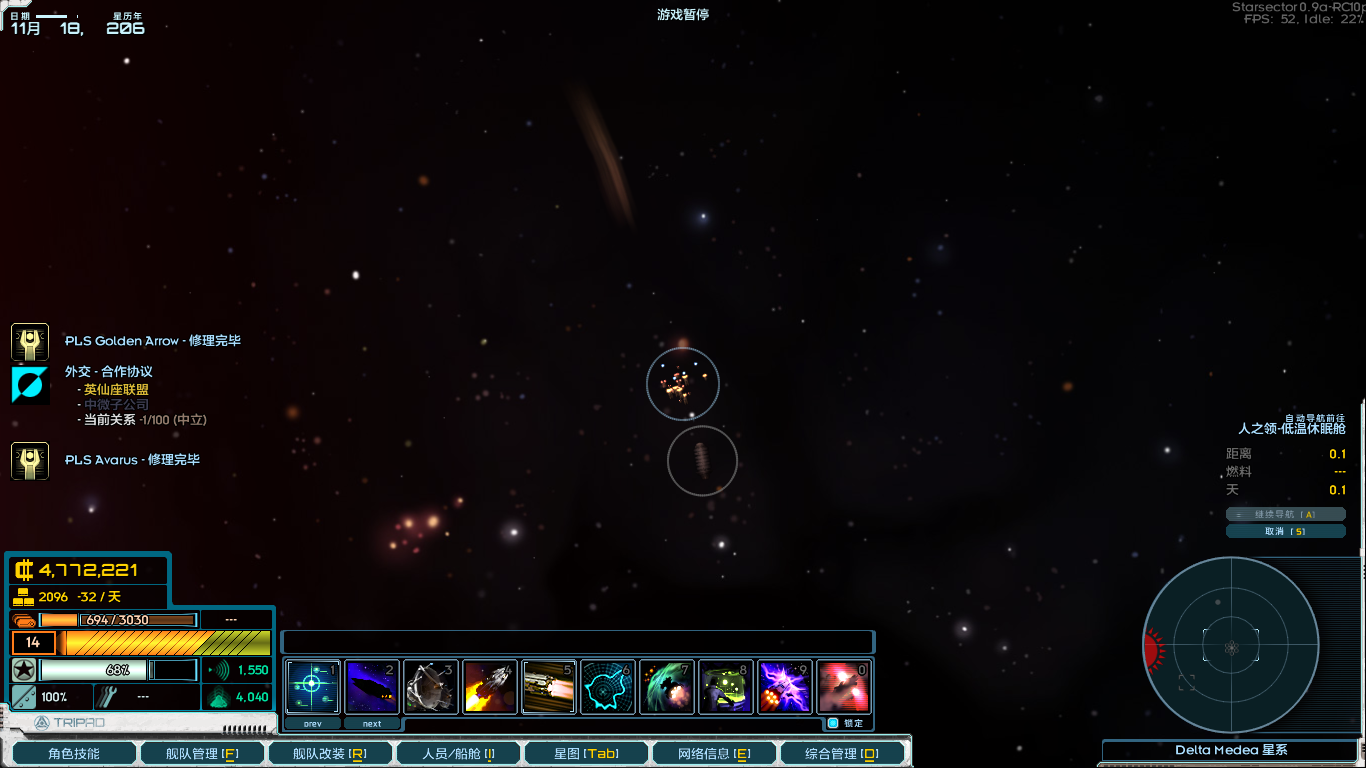Toggle the 锁定 lock checkbox on the ability bar
This screenshot has height=768, width=1366.
[833, 722]
